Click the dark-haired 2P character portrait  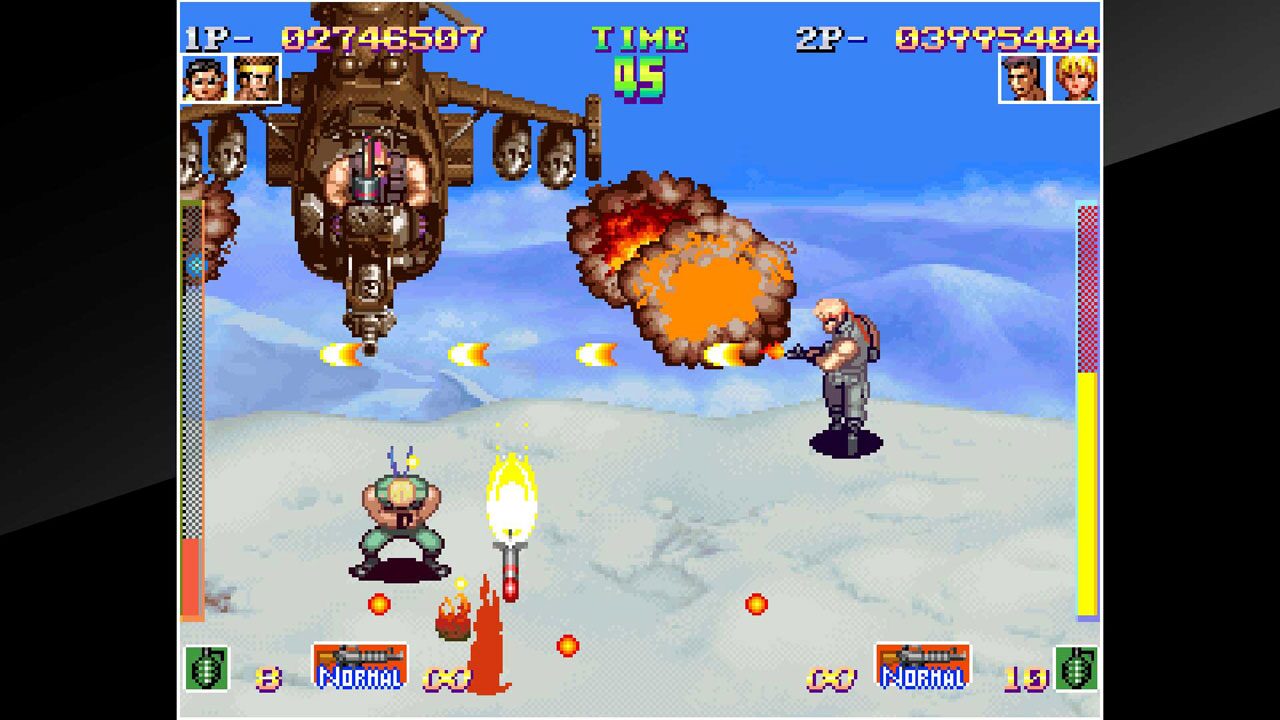1024,80
